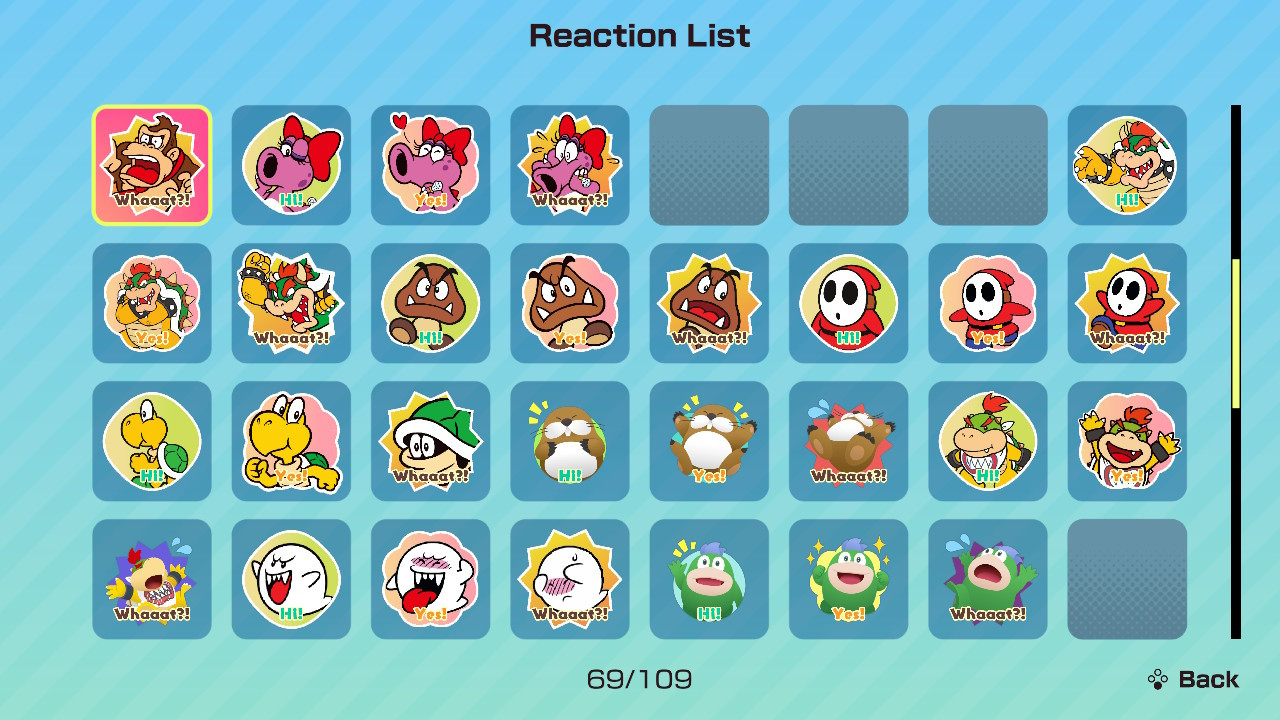Viewport: 1280px width, 720px height.
Task: Pick the Bowser "Whaaat?!" reaction
Action: pyautogui.click(x=290, y=302)
